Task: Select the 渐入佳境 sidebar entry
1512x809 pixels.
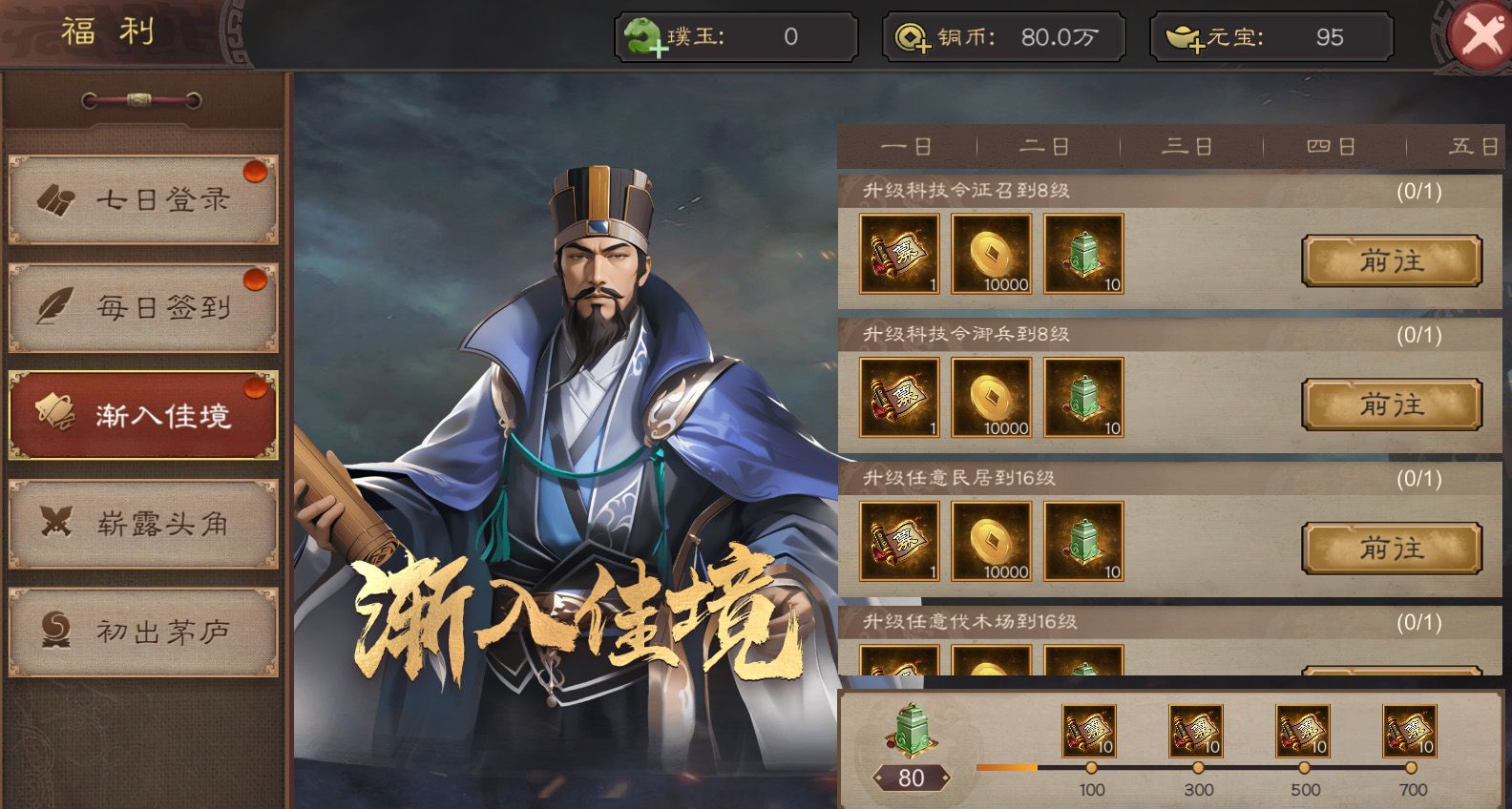Action: (x=143, y=413)
